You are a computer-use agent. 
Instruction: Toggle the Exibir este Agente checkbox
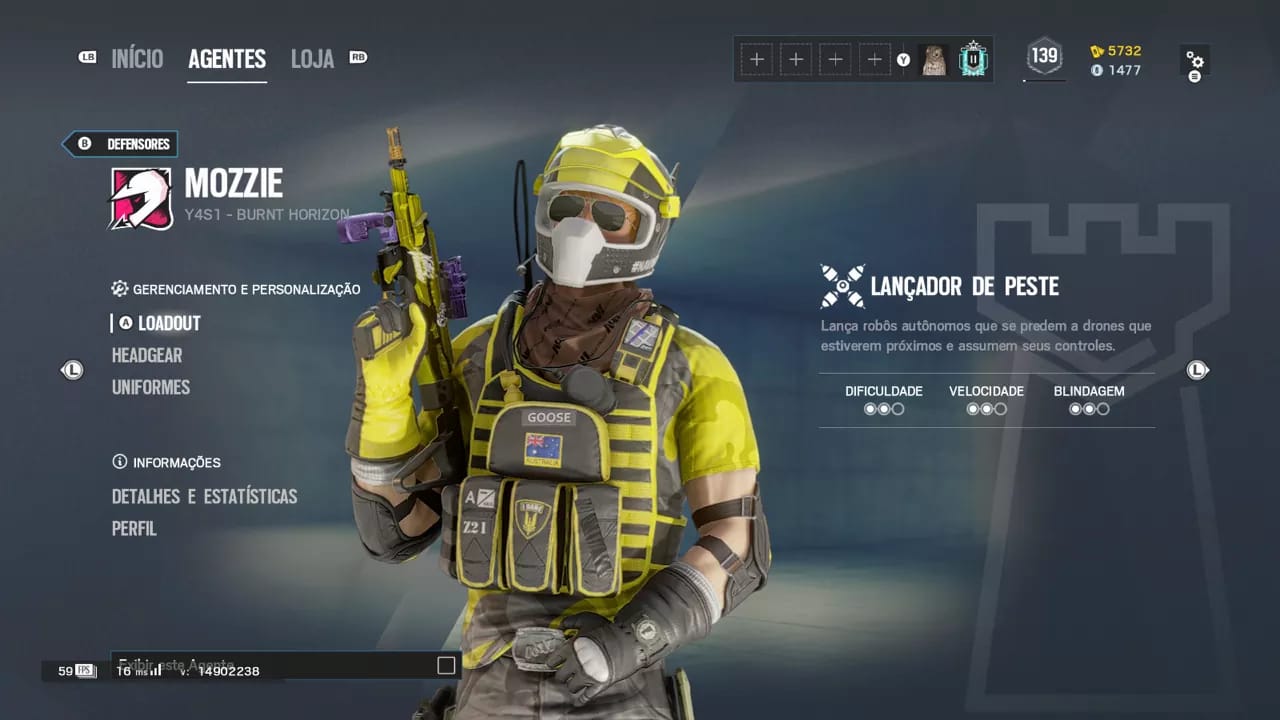tap(444, 665)
